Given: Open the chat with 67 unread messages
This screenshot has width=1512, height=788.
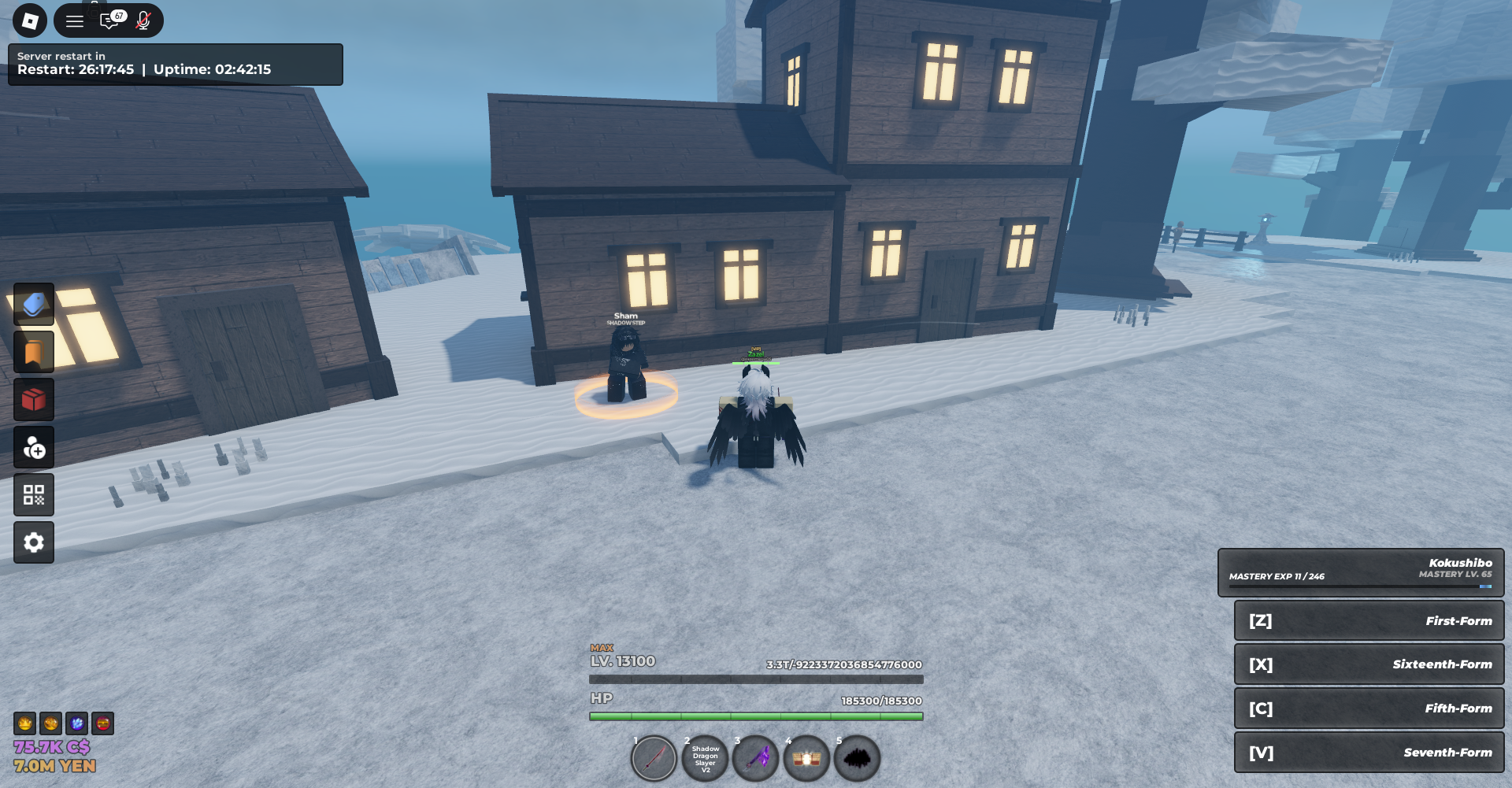Looking at the screenshot, I should (111, 20).
